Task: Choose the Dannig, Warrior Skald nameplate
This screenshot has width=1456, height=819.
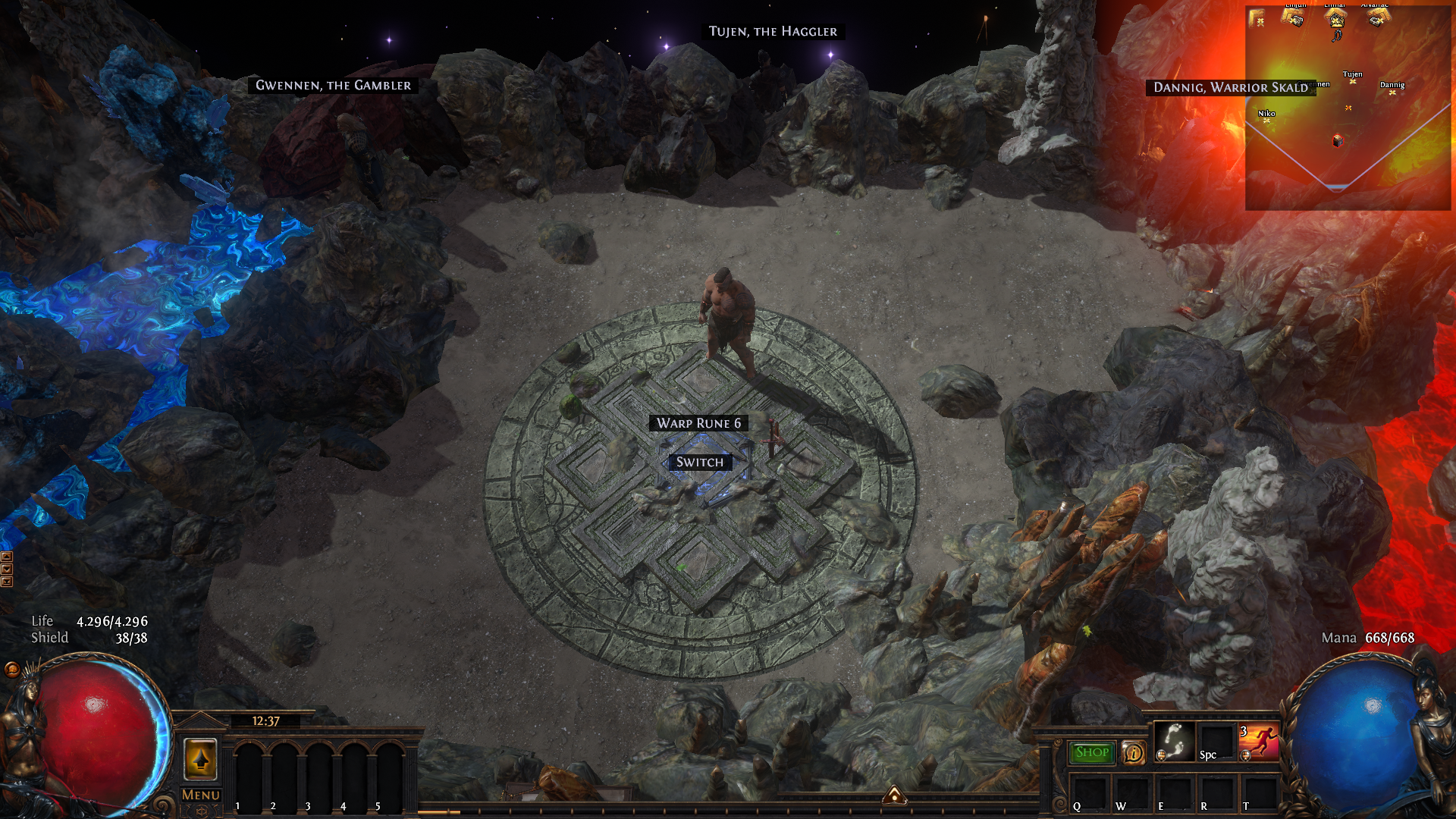Action: (x=1230, y=87)
